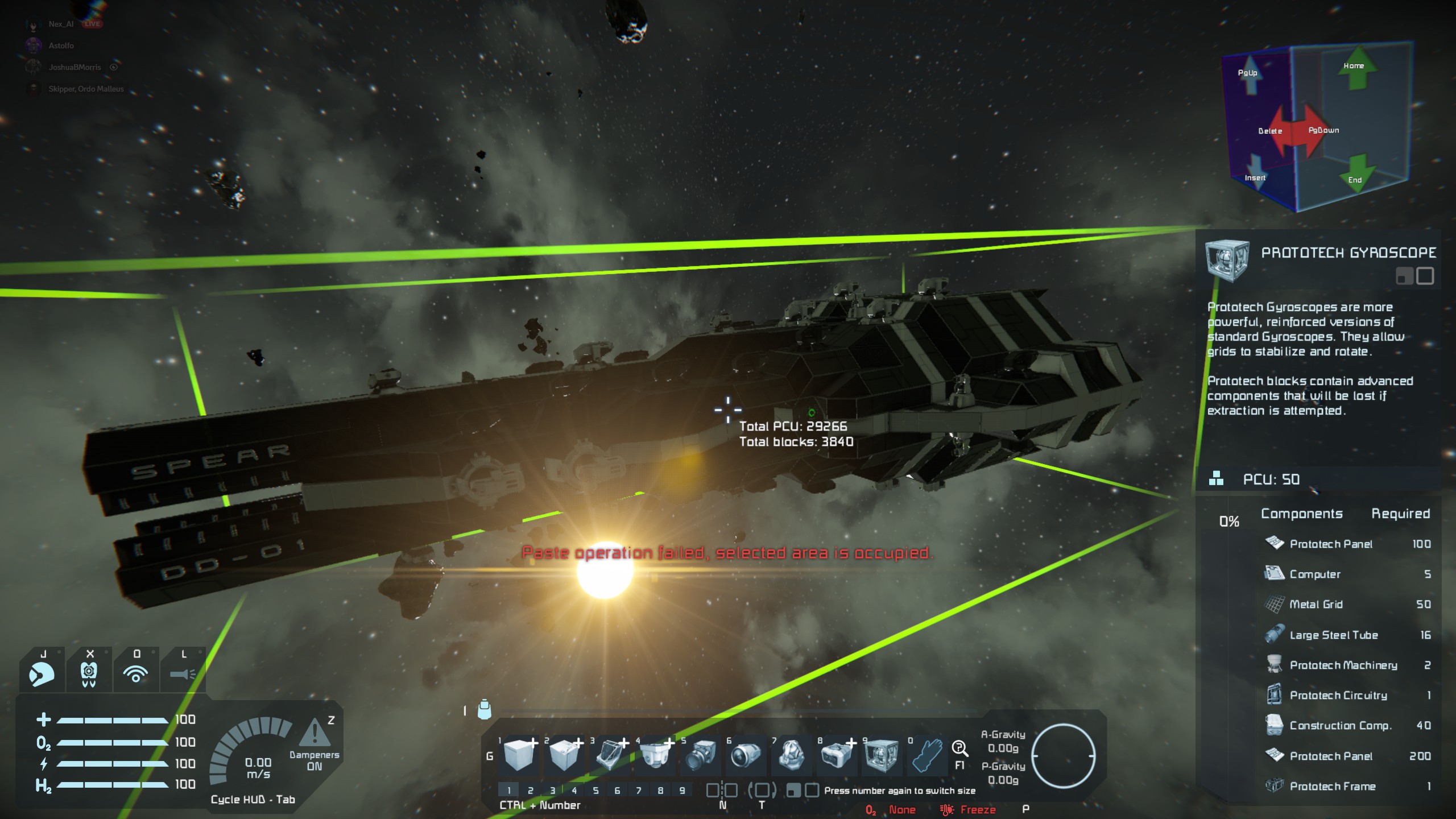Toggle the flashlight icon
This screenshot has height=819, width=1456.
[x=183, y=675]
